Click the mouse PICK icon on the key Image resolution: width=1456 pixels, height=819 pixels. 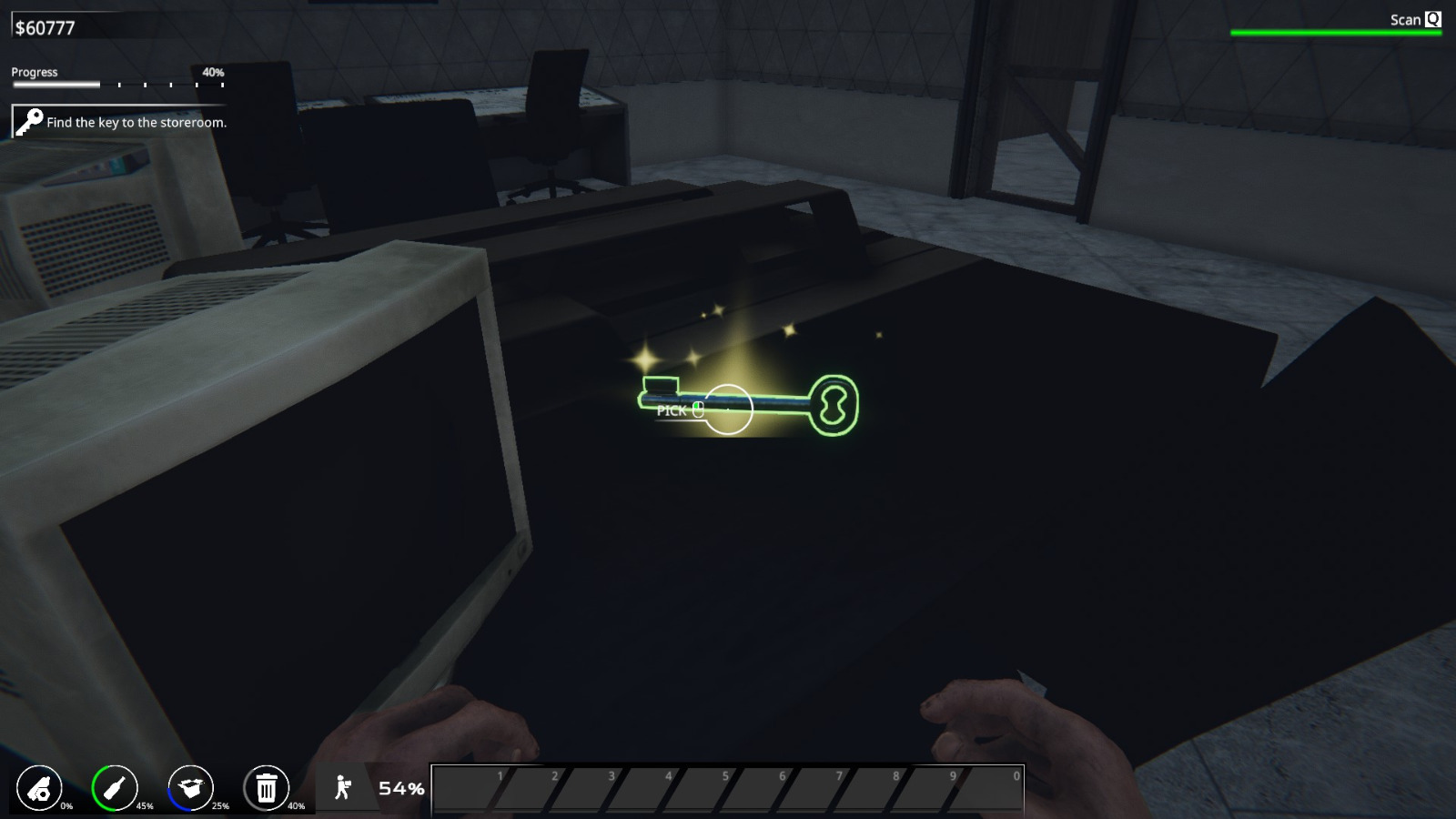[697, 409]
